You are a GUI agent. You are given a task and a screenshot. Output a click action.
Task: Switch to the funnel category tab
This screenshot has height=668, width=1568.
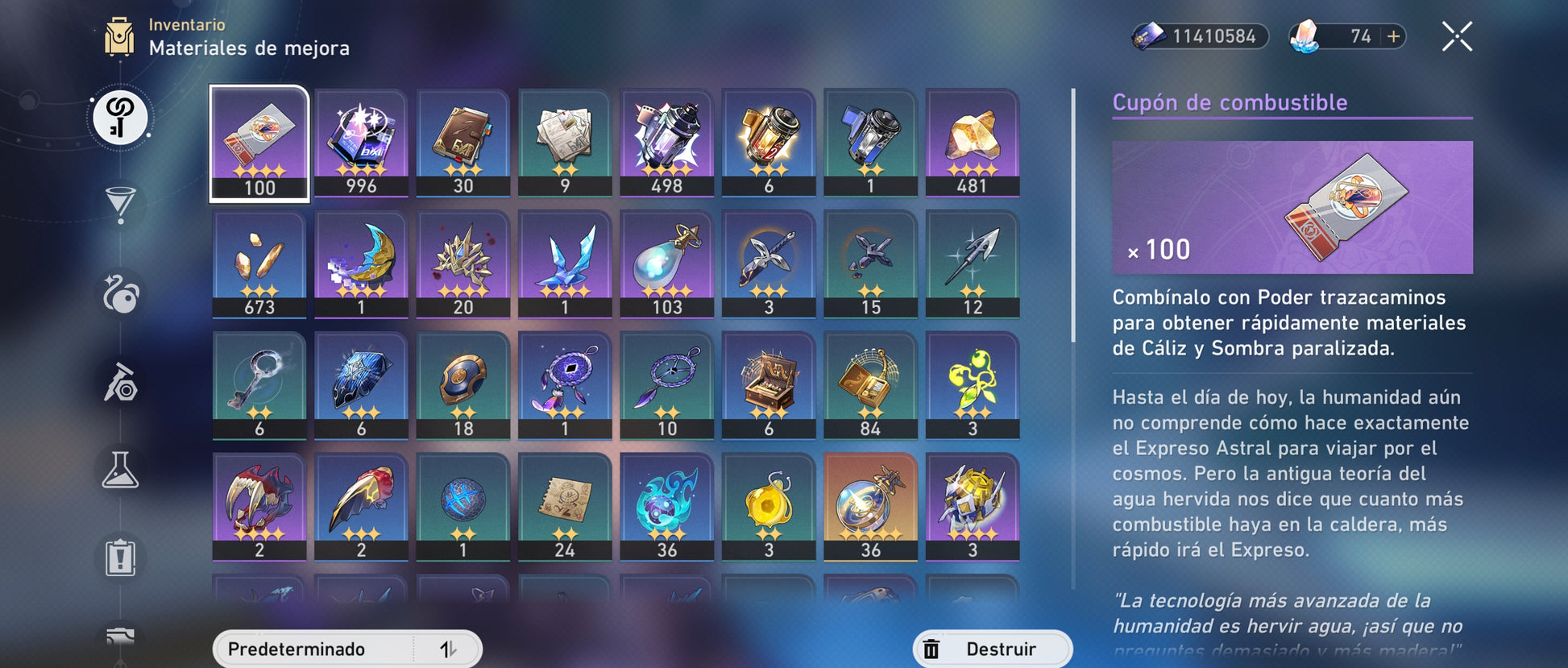120,204
